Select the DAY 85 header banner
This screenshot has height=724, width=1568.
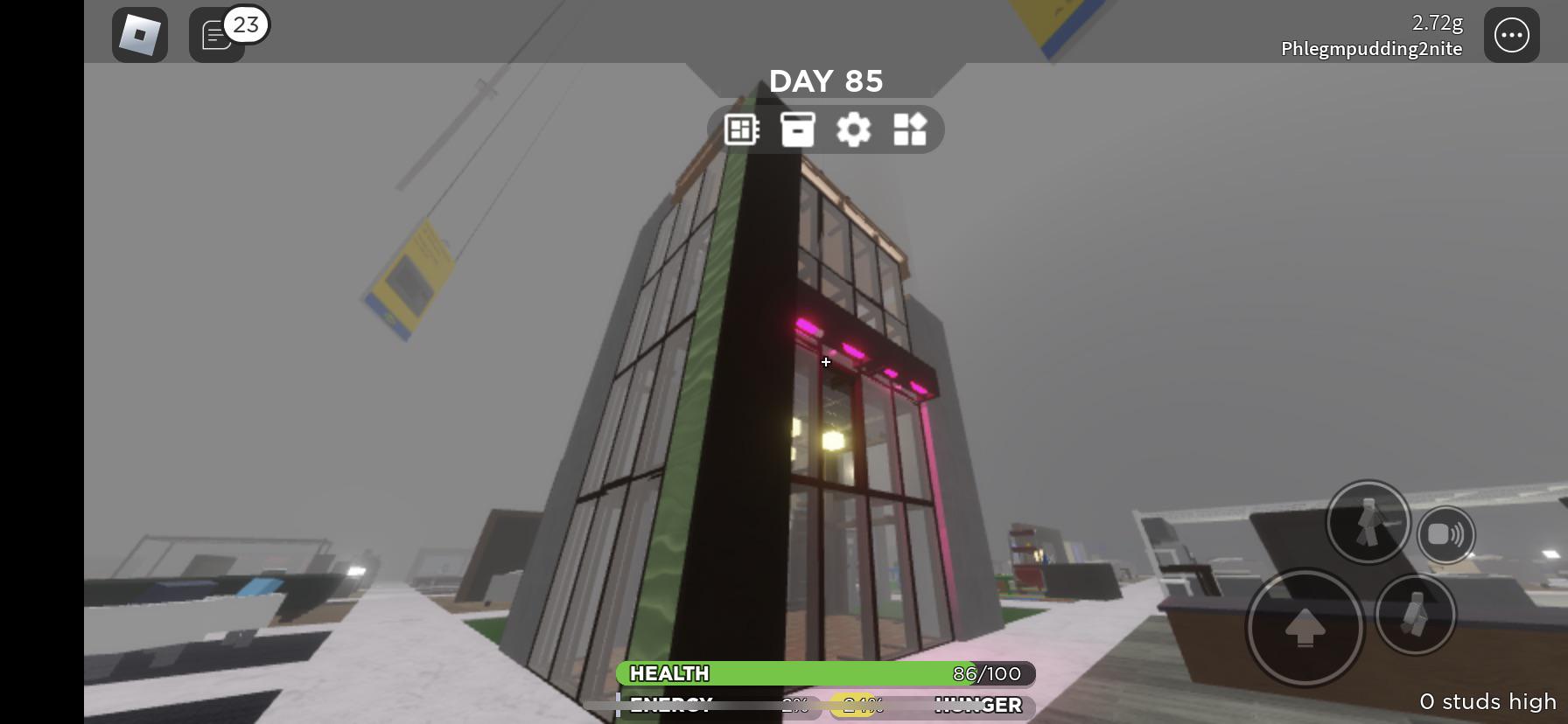(x=826, y=80)
